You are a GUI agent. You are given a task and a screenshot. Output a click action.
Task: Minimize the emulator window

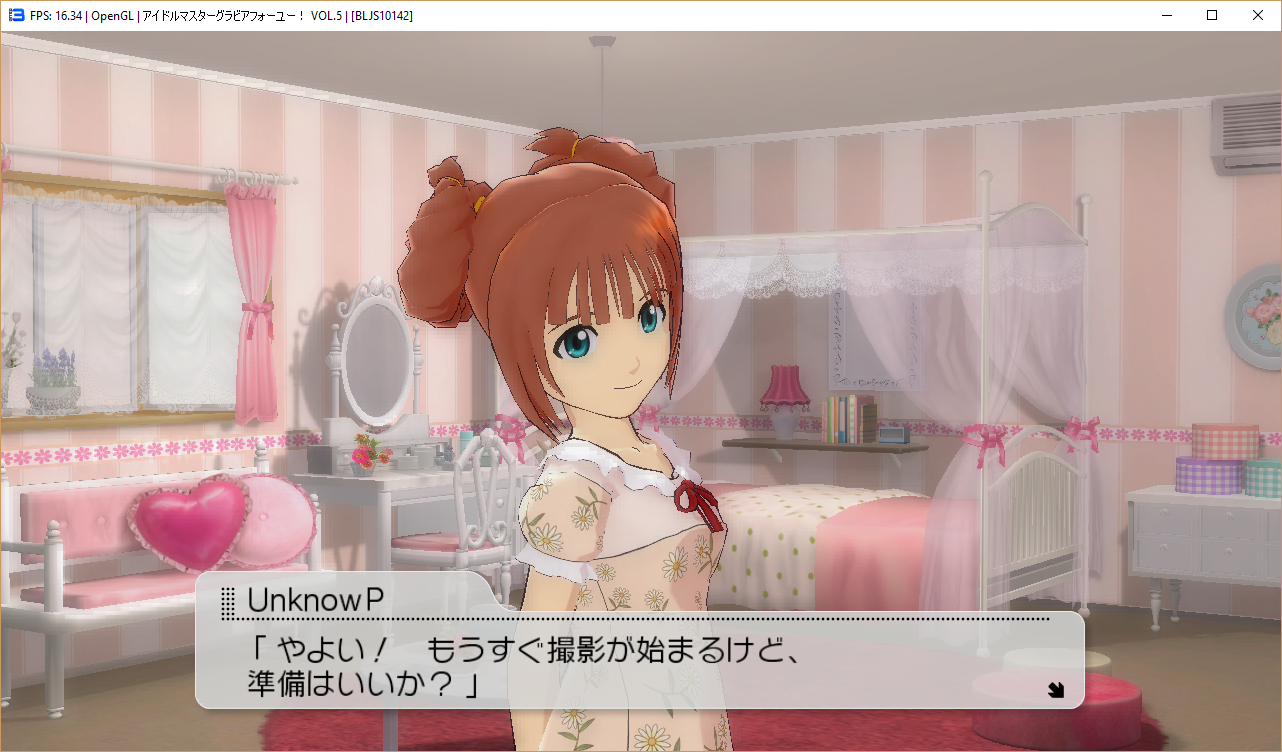pyautogui.click(x=1165, y=15)
